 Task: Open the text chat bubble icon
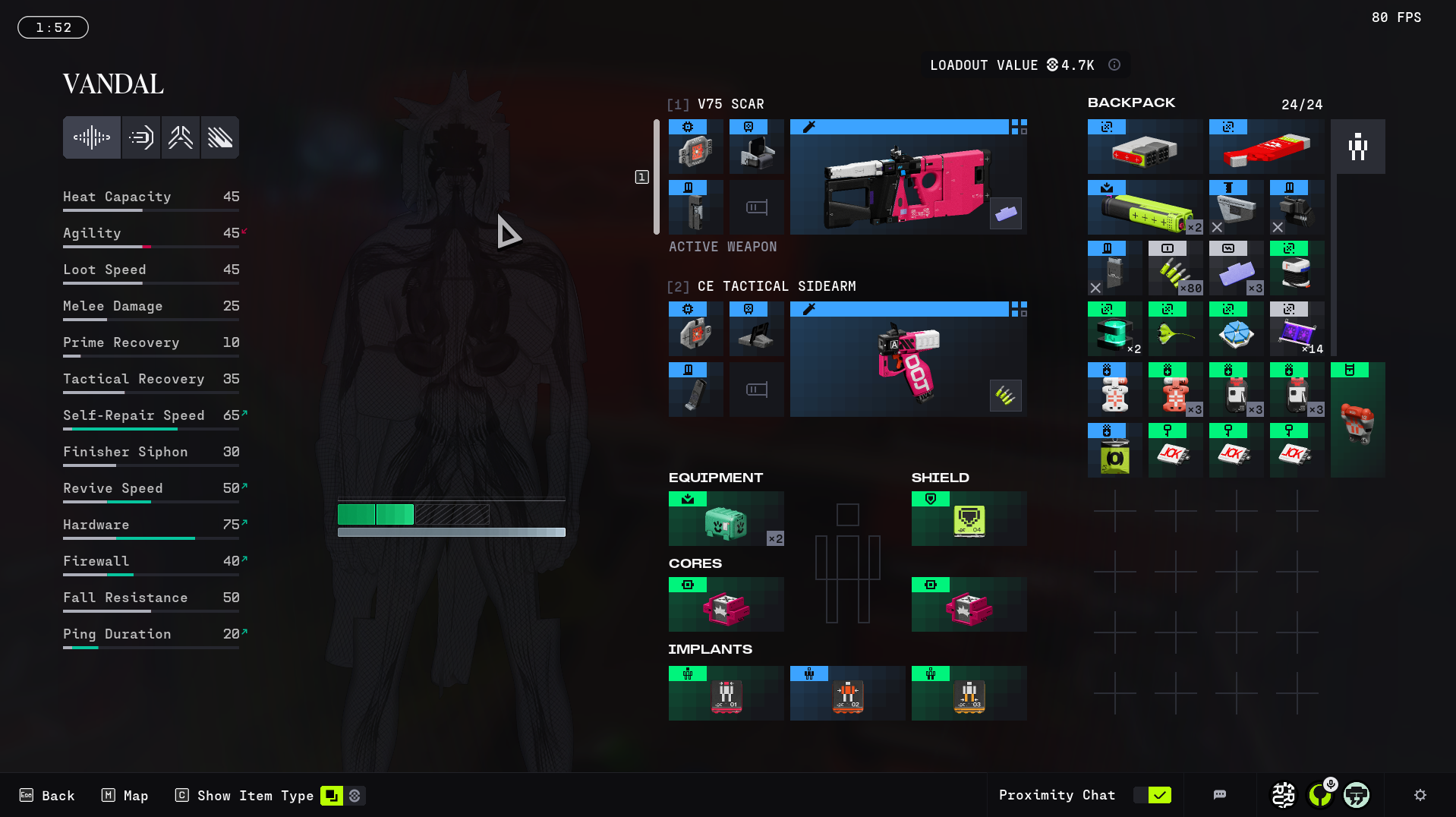point(1220,795)
